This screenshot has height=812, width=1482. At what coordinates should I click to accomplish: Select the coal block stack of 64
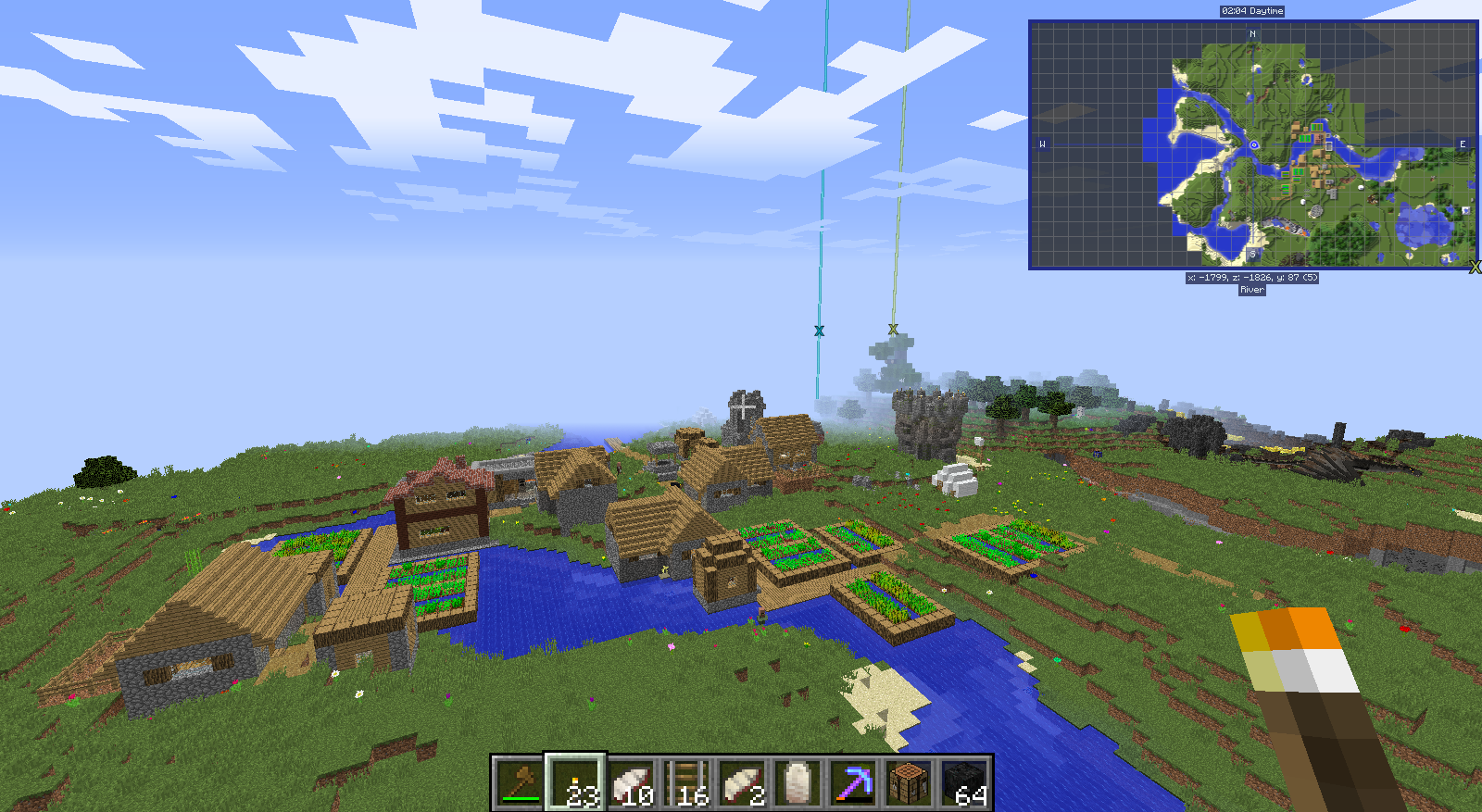point(963,782)
